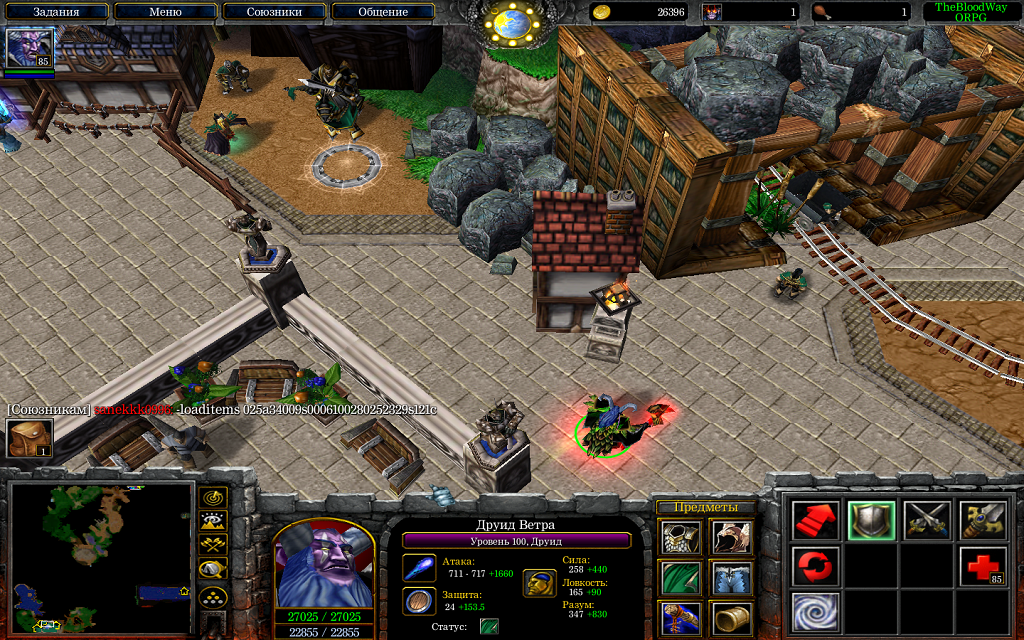The height and width of the screenshot is (640, 1024).
Task: Cast the white swirl ability
Action: [815, 611]
